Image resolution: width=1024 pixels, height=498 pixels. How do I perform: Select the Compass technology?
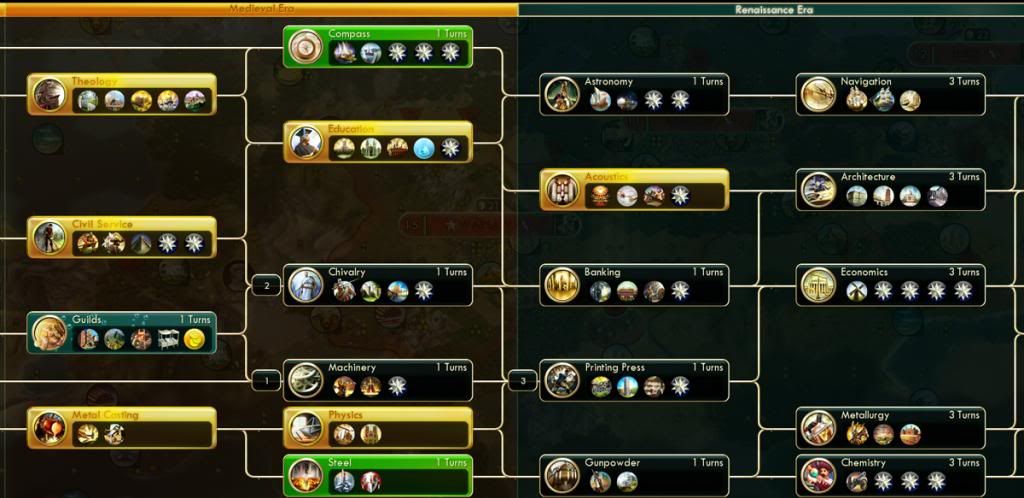click(378, 46)
